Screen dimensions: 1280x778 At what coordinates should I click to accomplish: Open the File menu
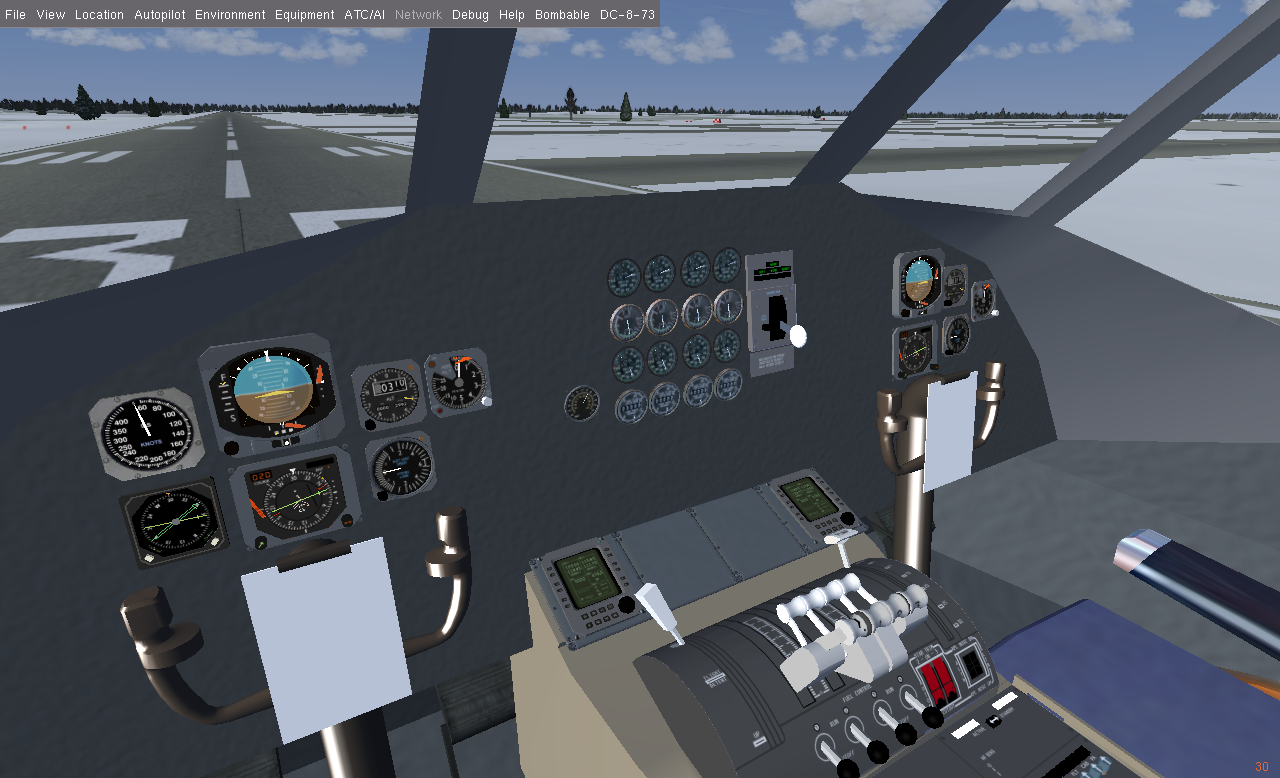(15, 15)
